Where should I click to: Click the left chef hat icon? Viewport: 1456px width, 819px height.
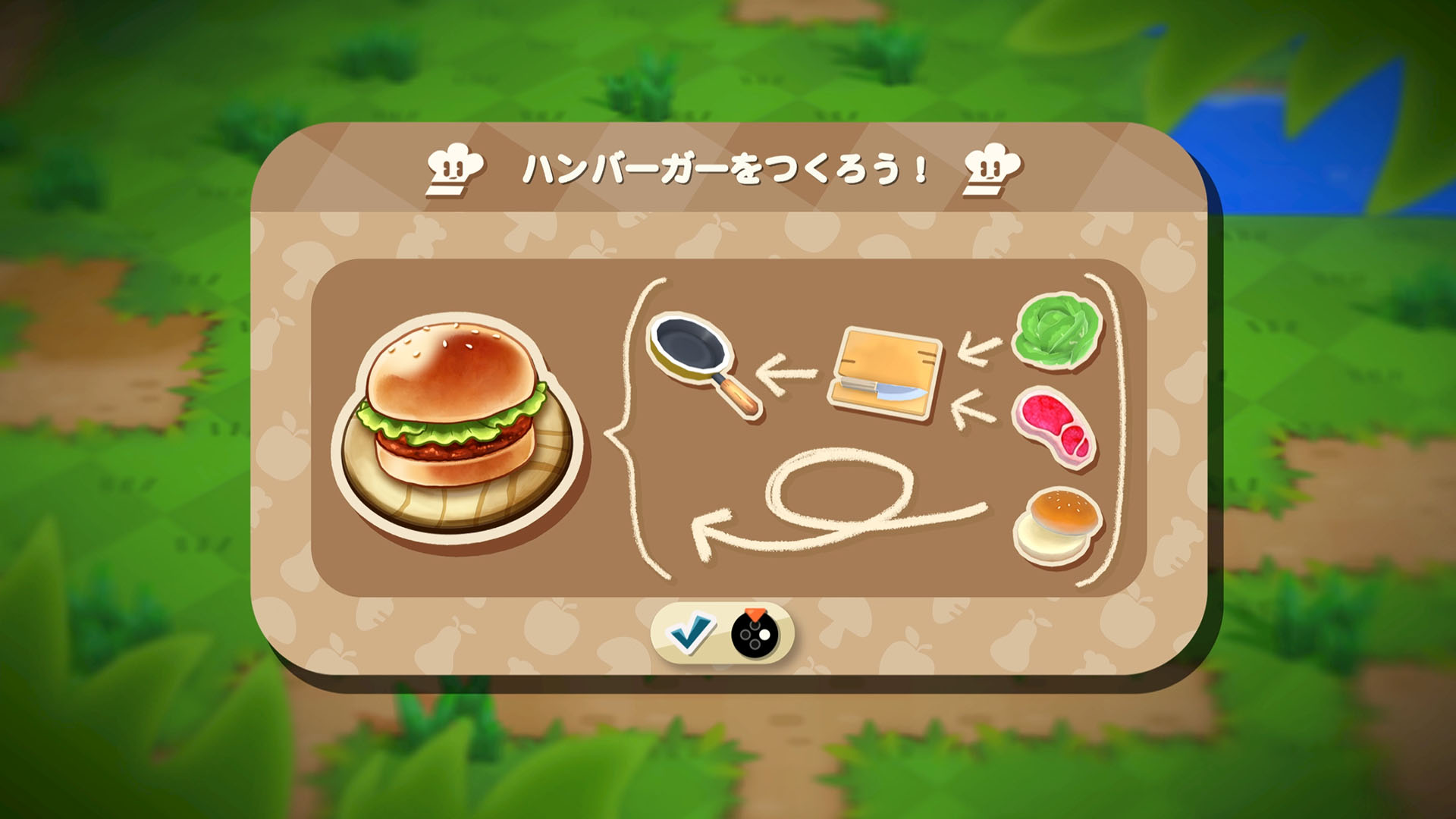click(x=453, y=168)
